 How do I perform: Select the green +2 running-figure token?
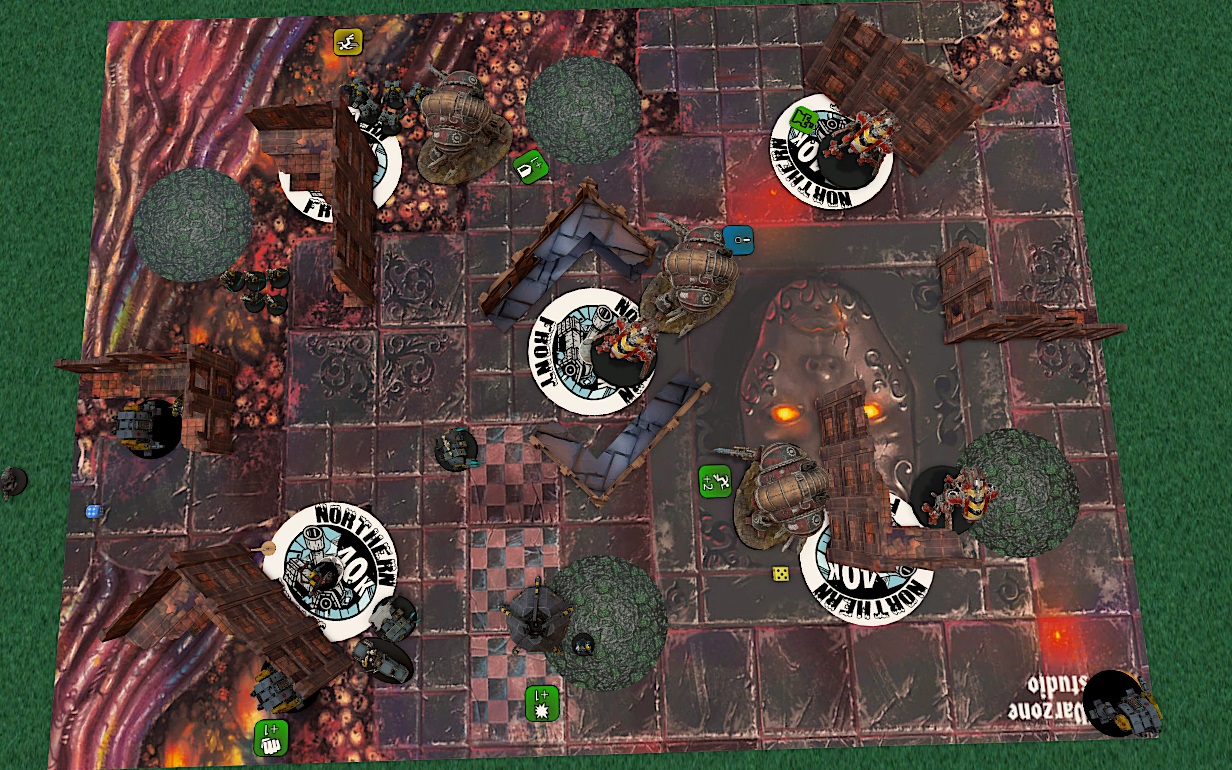coord(715,481)
